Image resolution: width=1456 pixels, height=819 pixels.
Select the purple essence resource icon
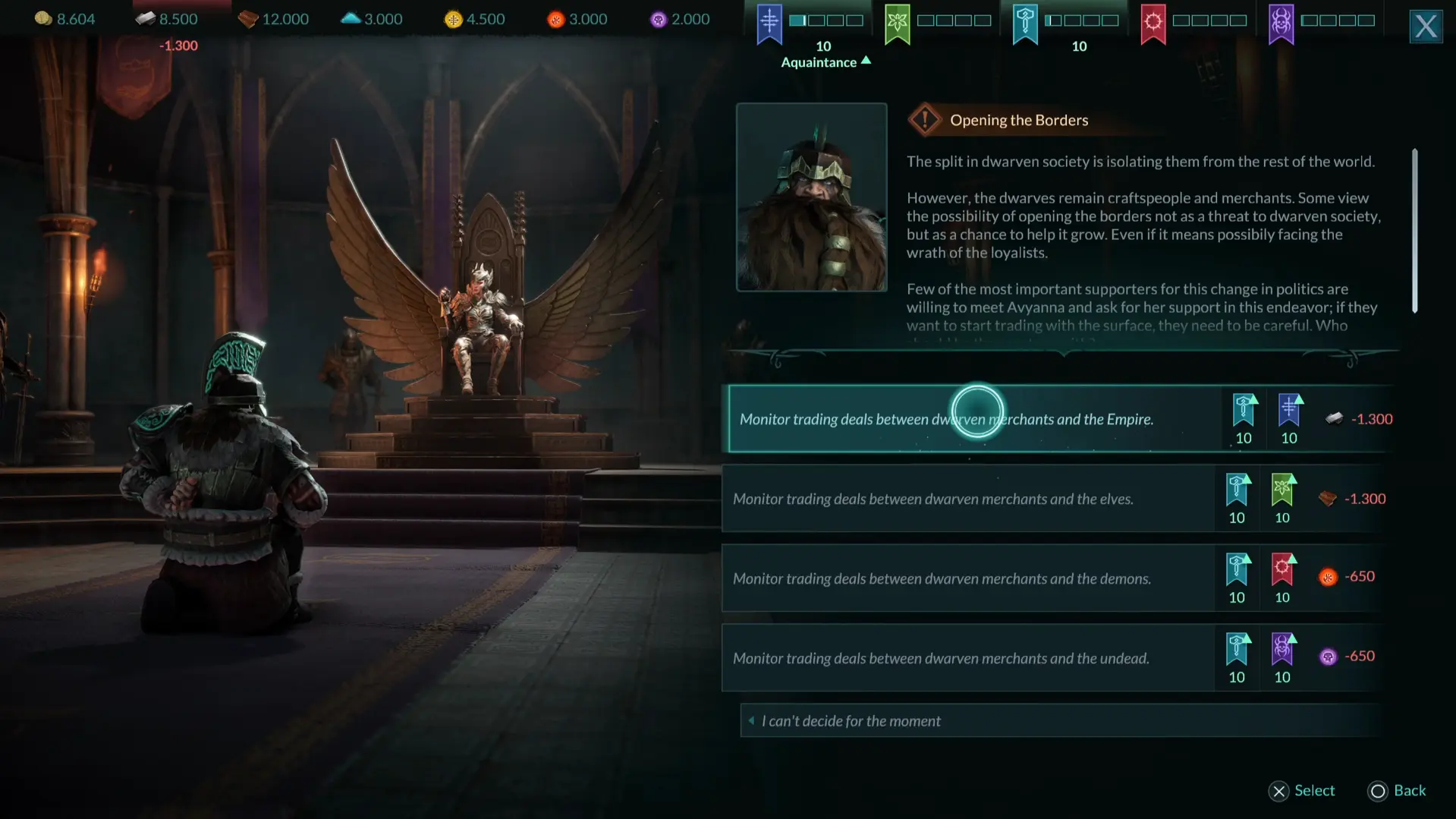tap(657, 18)
